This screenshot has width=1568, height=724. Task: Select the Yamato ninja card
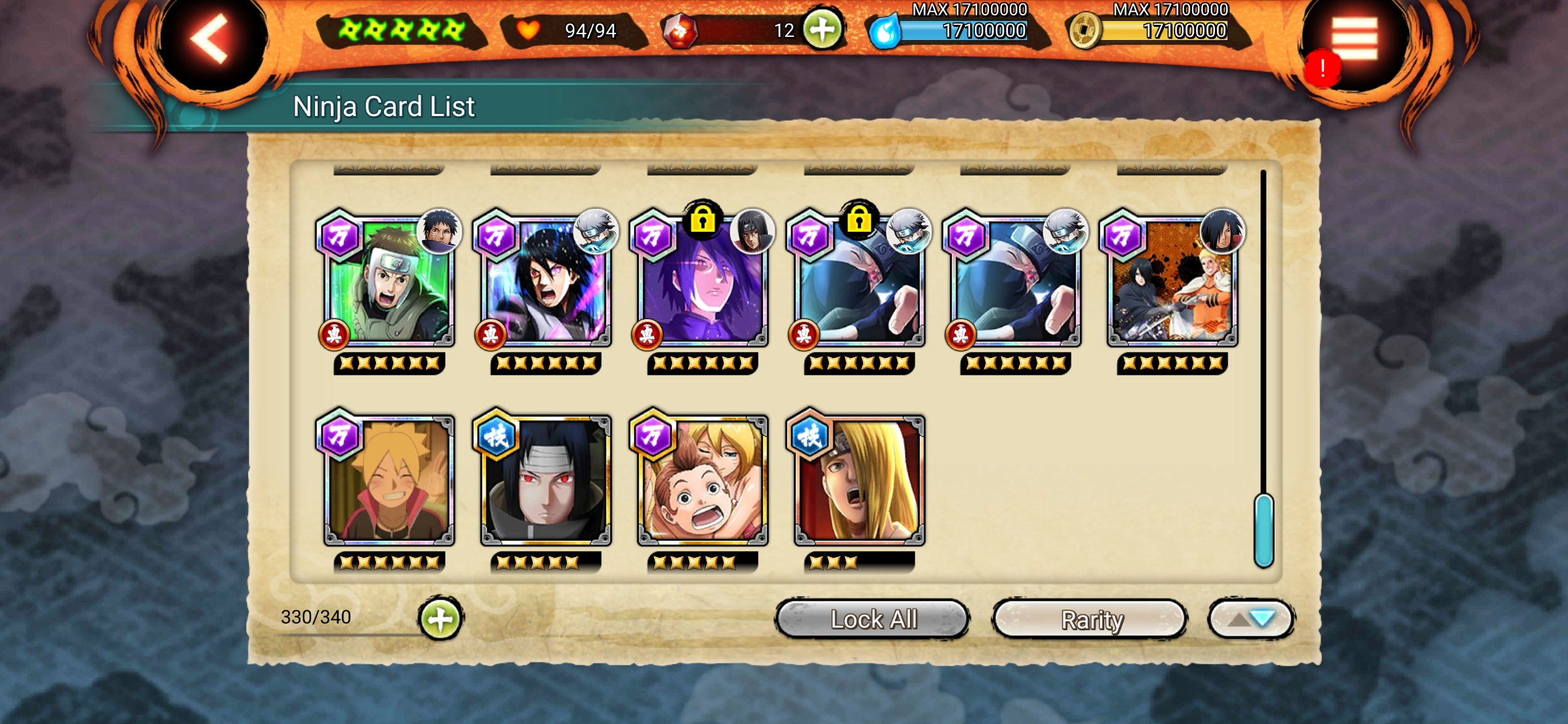pos(389,282)
